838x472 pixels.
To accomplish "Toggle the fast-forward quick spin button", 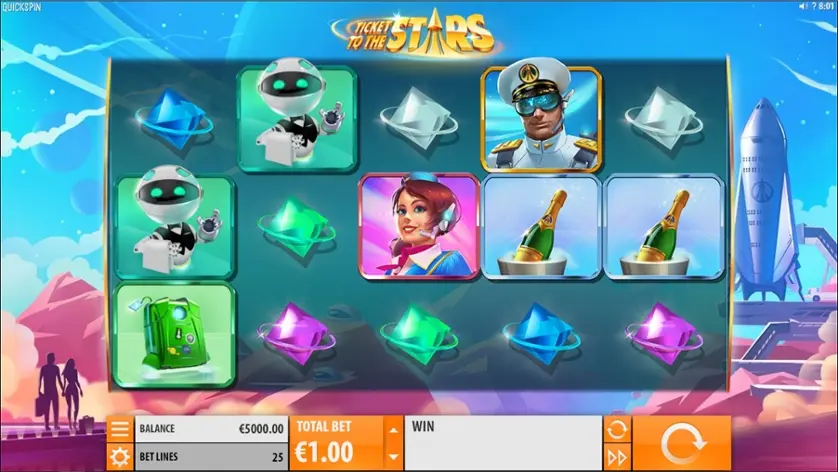I will pyautogui.click(x=616, y=457).
